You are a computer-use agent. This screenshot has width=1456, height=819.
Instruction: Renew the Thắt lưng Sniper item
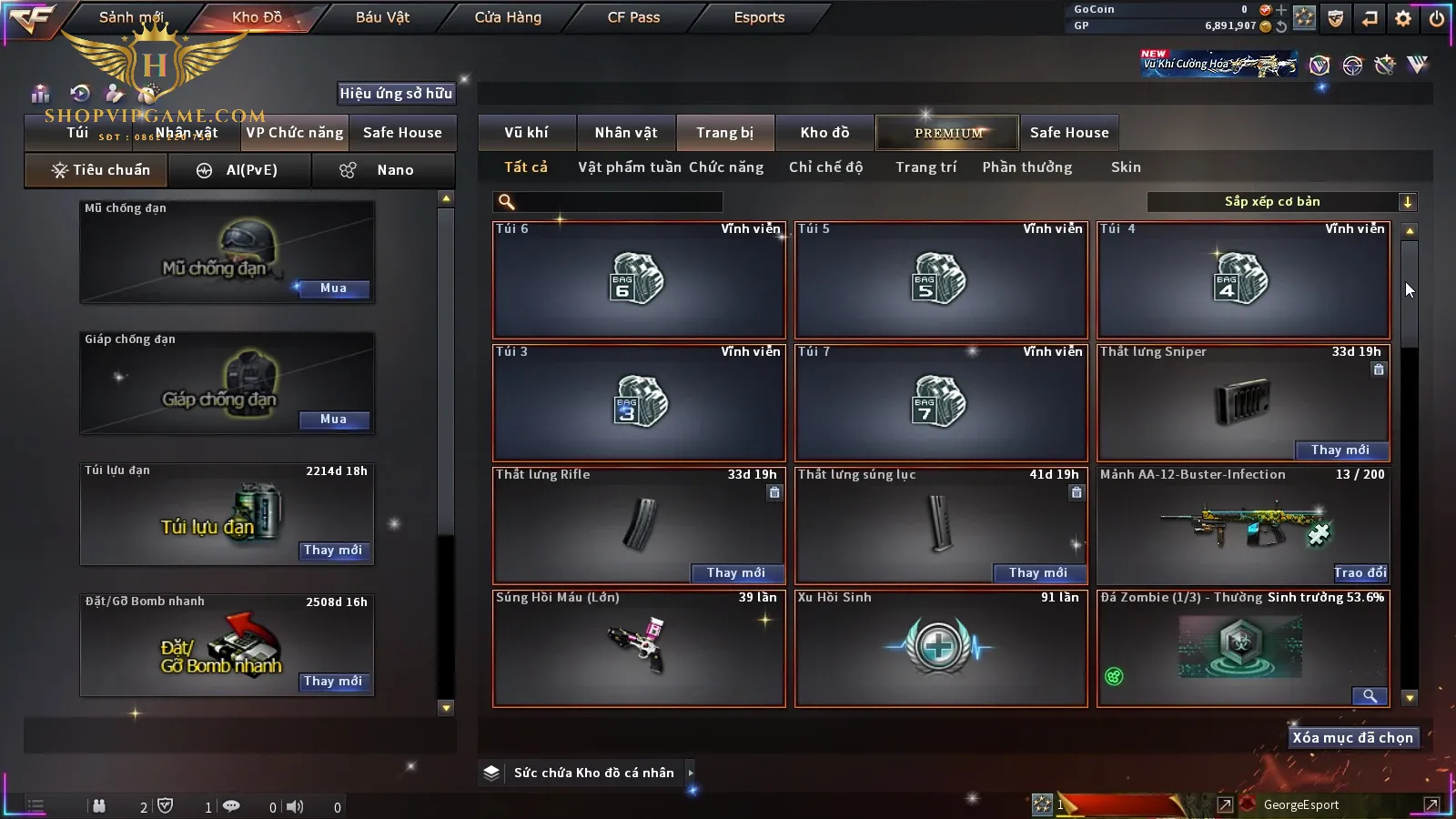(x=1340, y=450)
